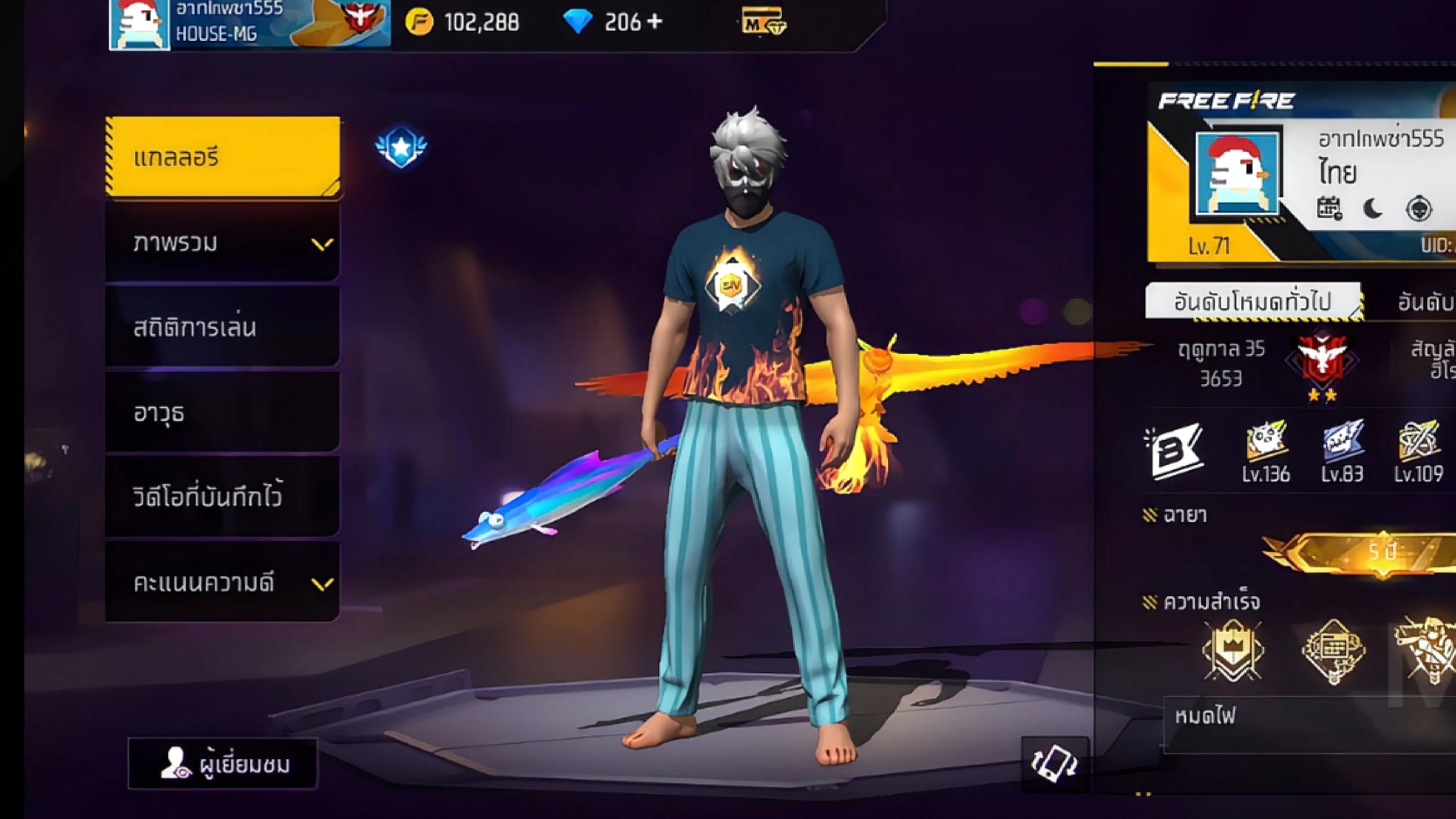
Task: Expand the คะแนนความดี honor score section
Action: point(223,582)
